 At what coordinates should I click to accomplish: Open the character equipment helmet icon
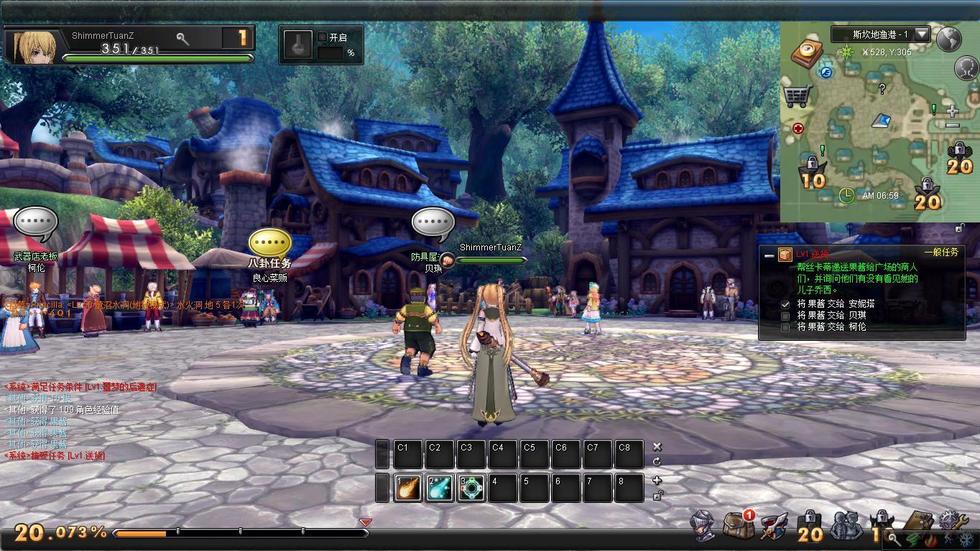pos(704,524)
